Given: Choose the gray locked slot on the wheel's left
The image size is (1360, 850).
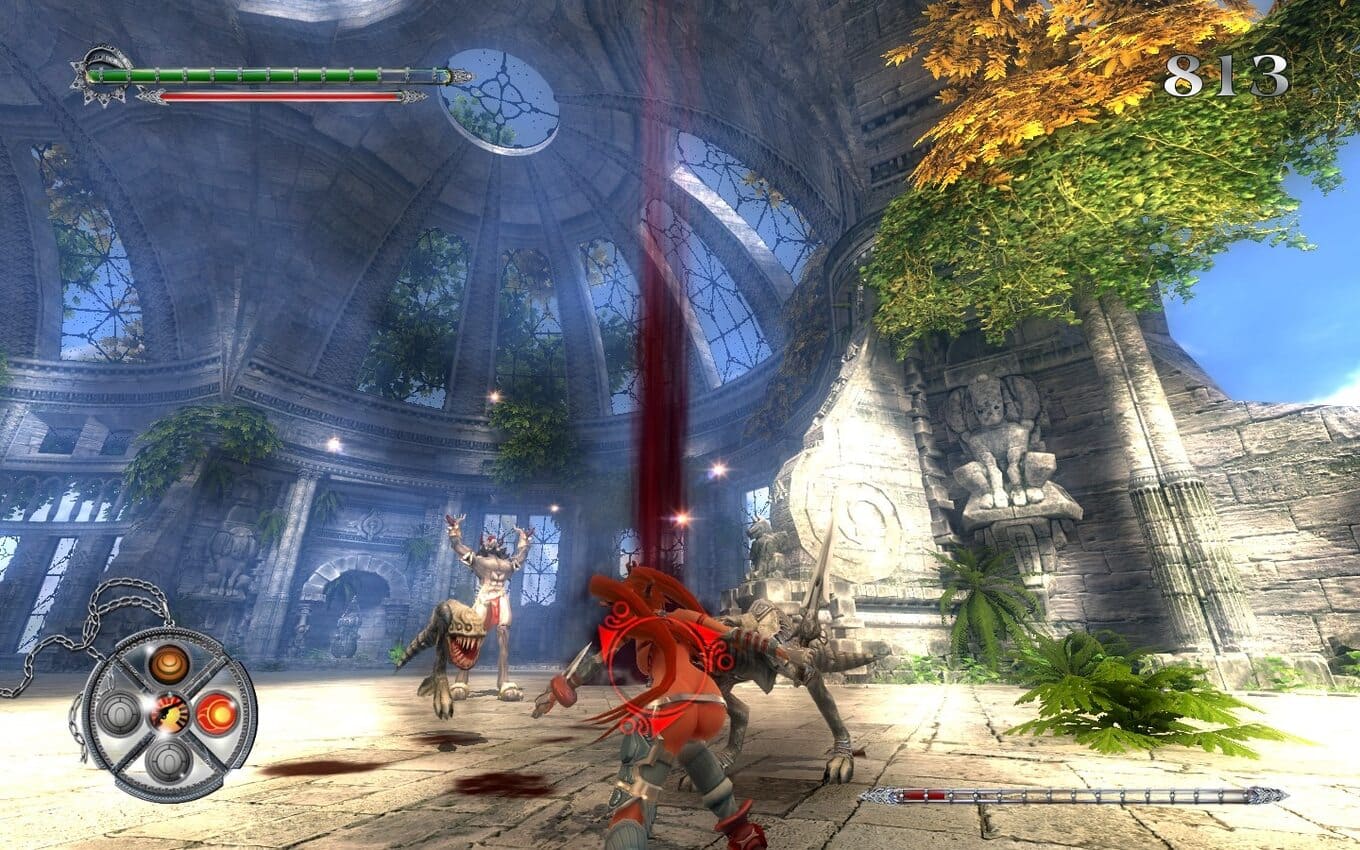Looking at the screenshot, I should click(x=120, y=713).
